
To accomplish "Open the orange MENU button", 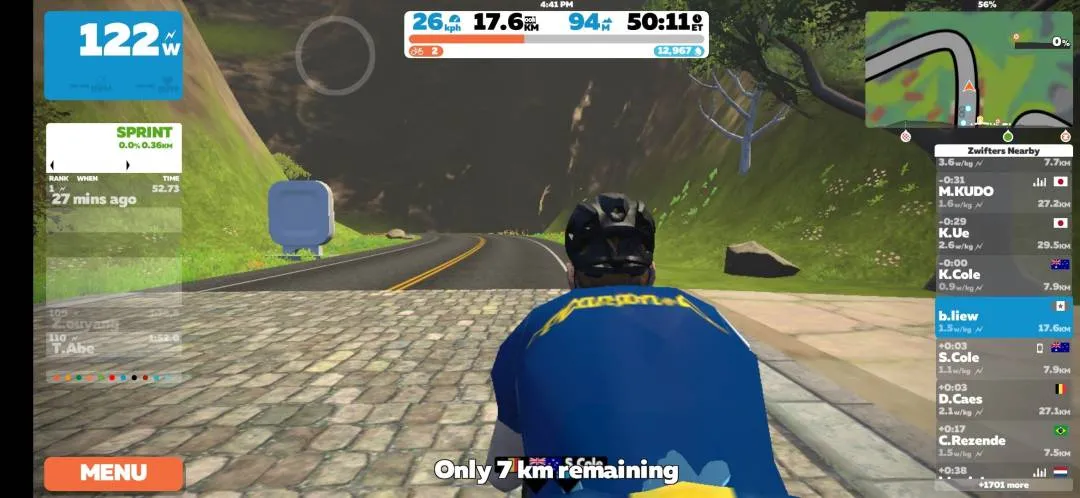I will coord(113,473).
